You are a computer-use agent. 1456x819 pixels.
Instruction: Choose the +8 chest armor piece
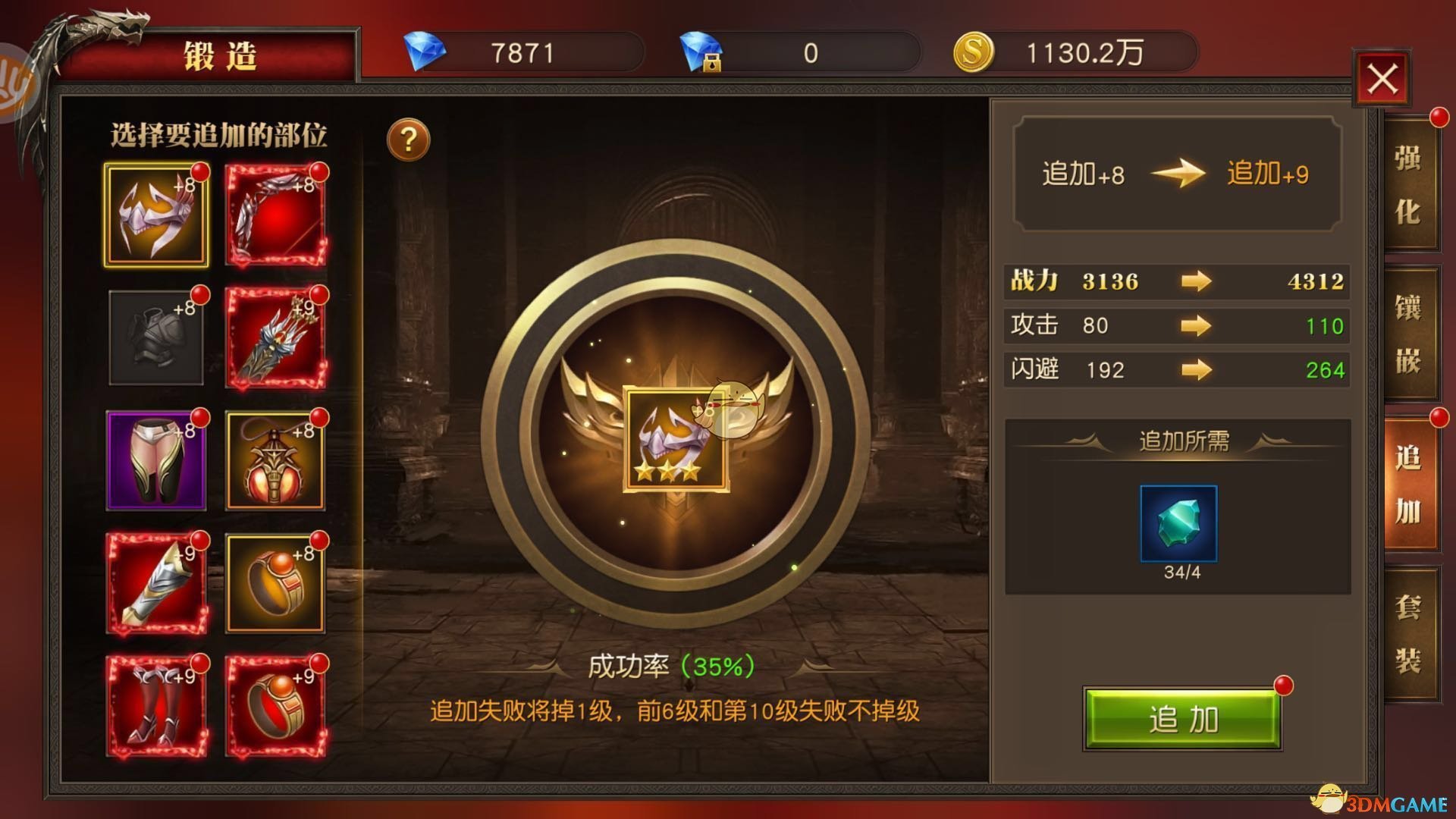click(157, 336)
